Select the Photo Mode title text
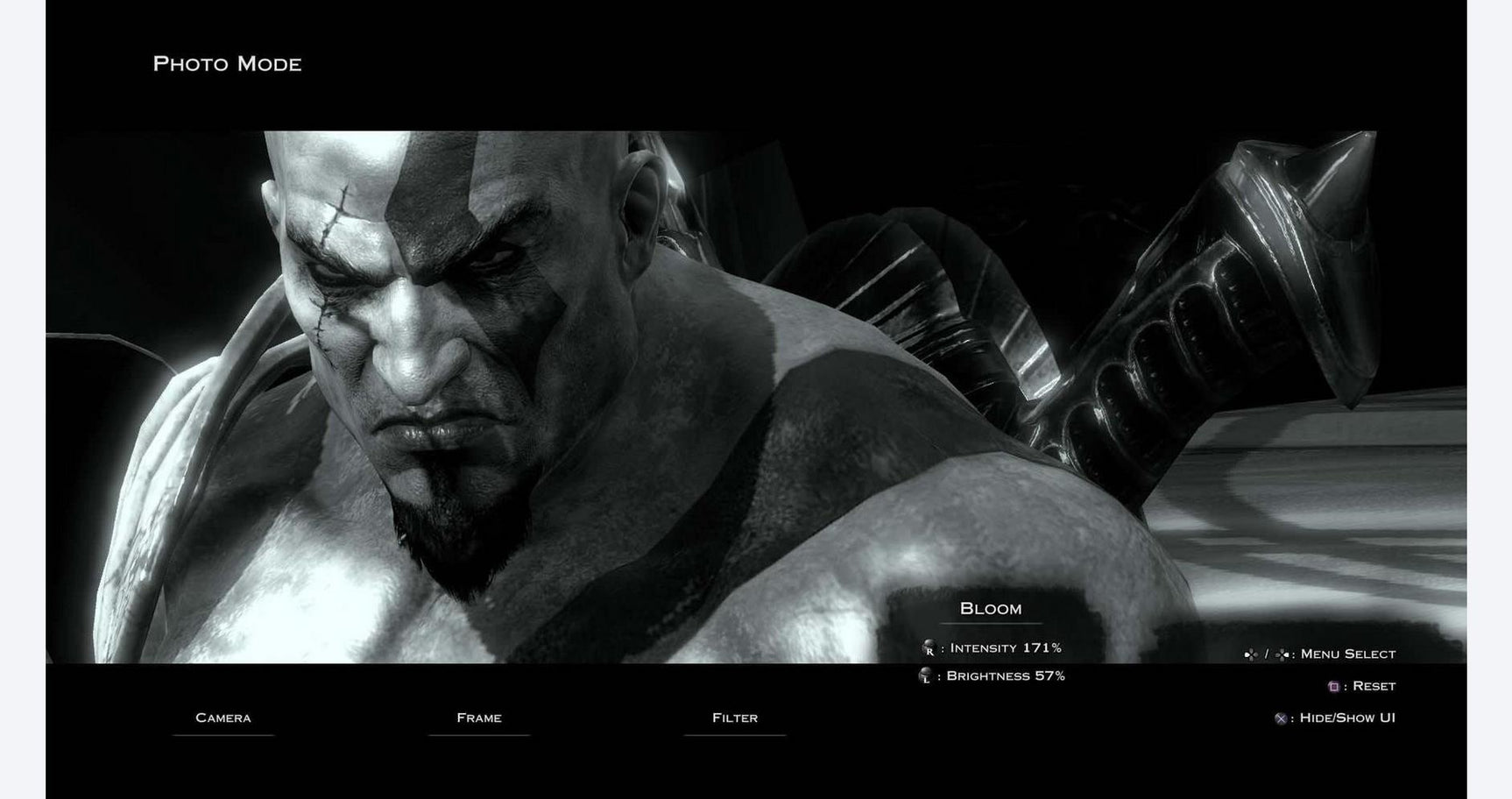The image size is (1512, 799). coord(228,63)
